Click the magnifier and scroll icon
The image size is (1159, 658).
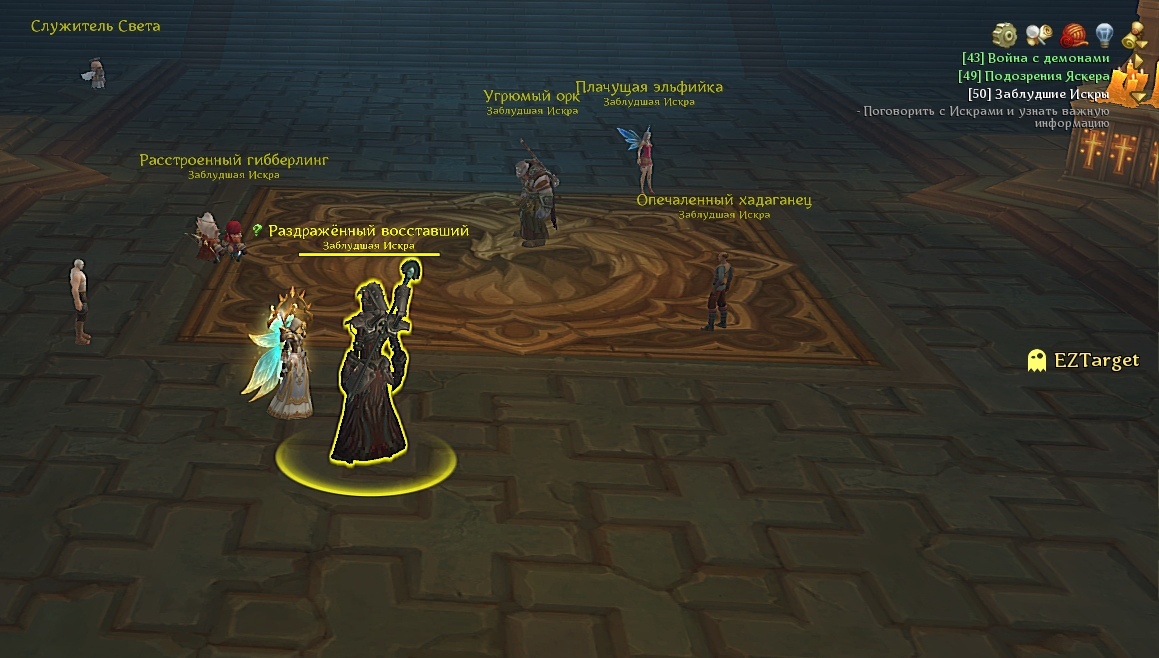point(1039,35)
